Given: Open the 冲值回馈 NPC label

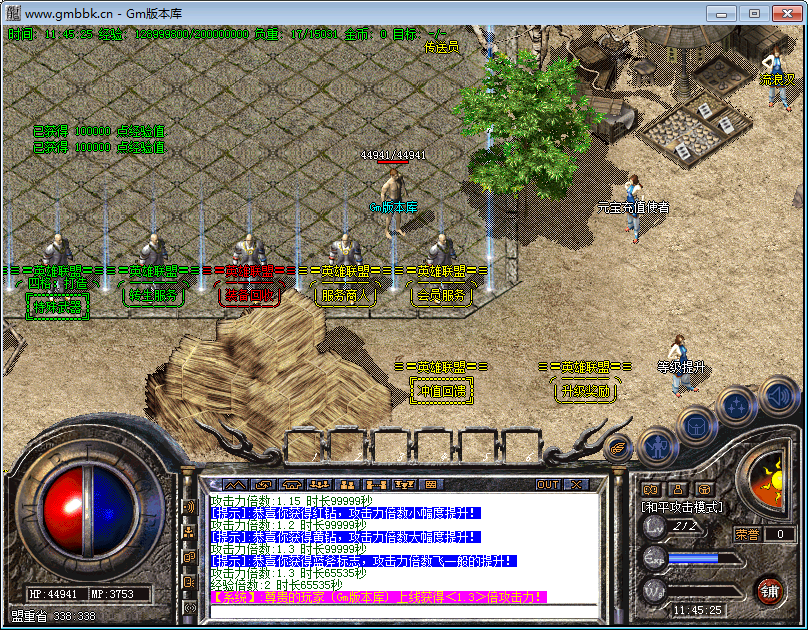Looking at the screenshot, I should [x=441, y=391].
